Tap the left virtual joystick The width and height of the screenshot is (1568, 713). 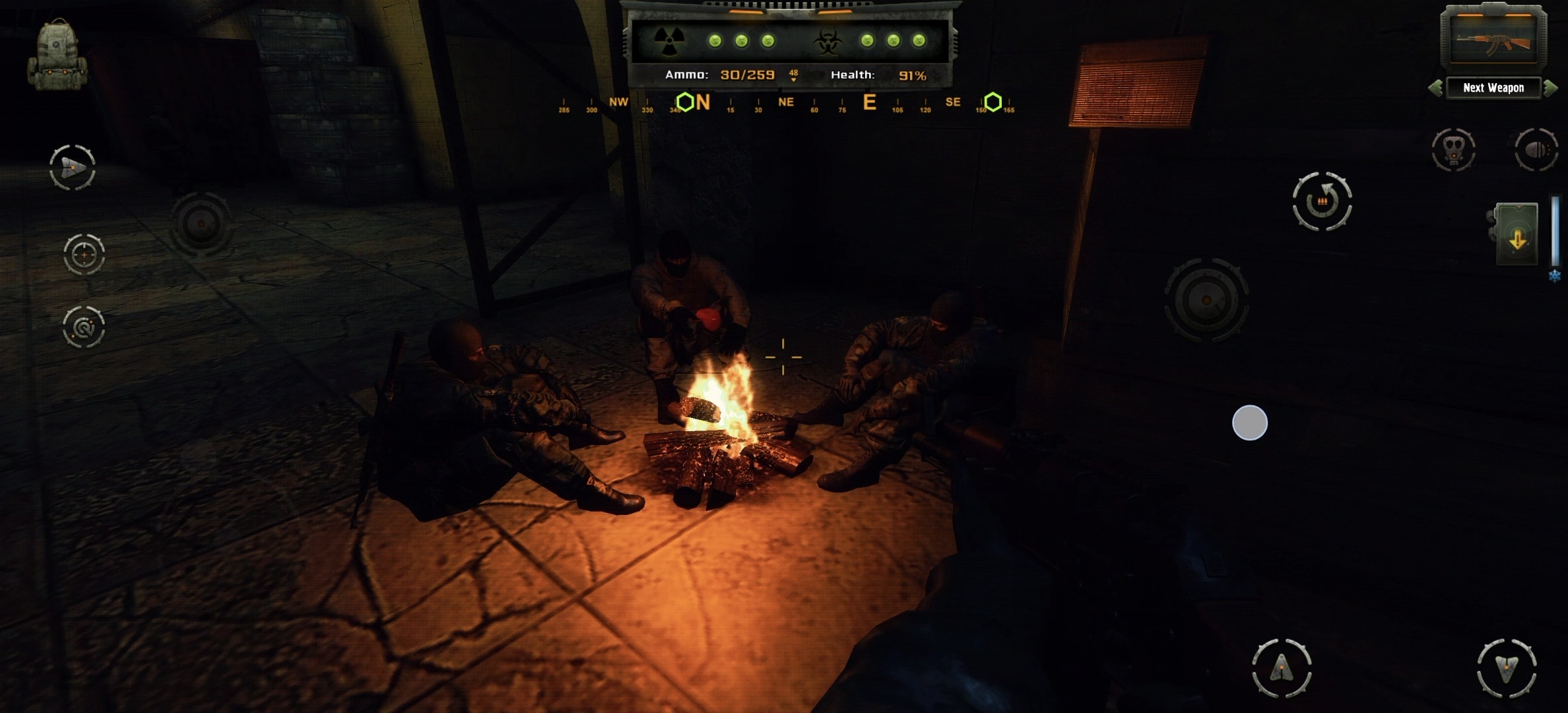pos(201,224)
